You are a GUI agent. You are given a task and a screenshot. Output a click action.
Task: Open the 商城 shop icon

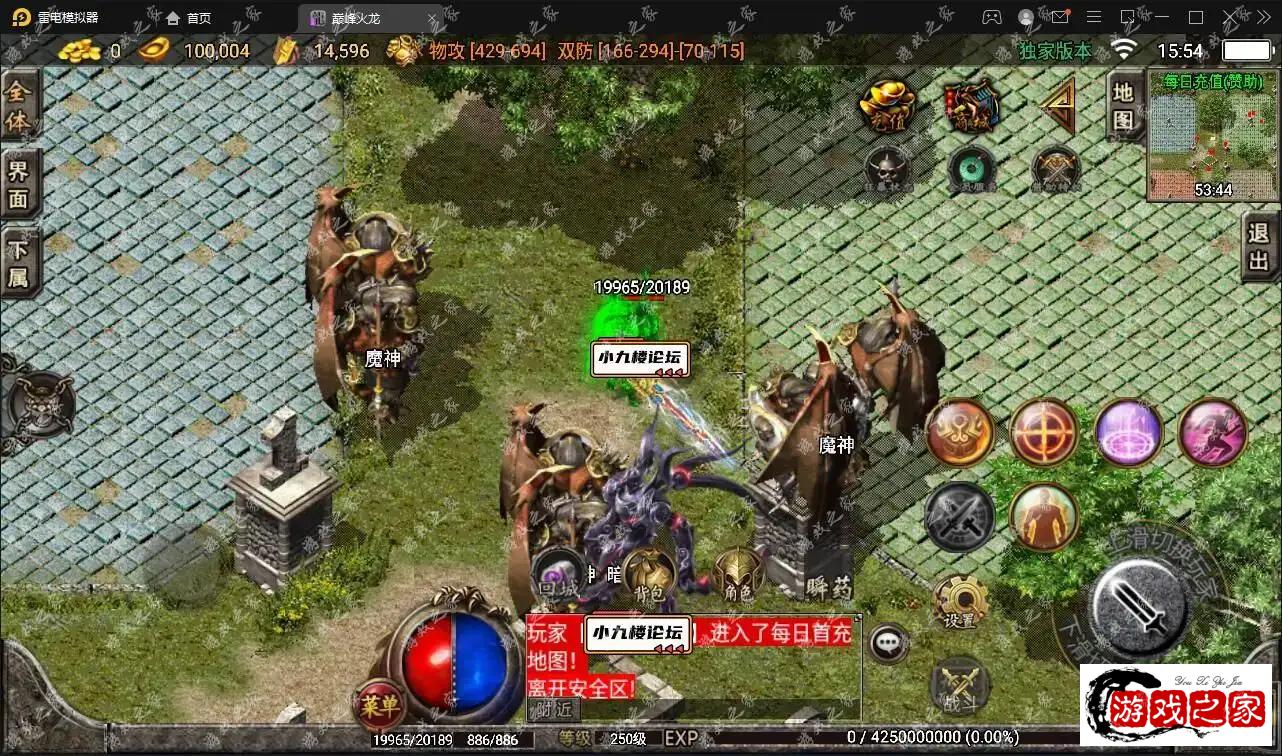[972, 104]
